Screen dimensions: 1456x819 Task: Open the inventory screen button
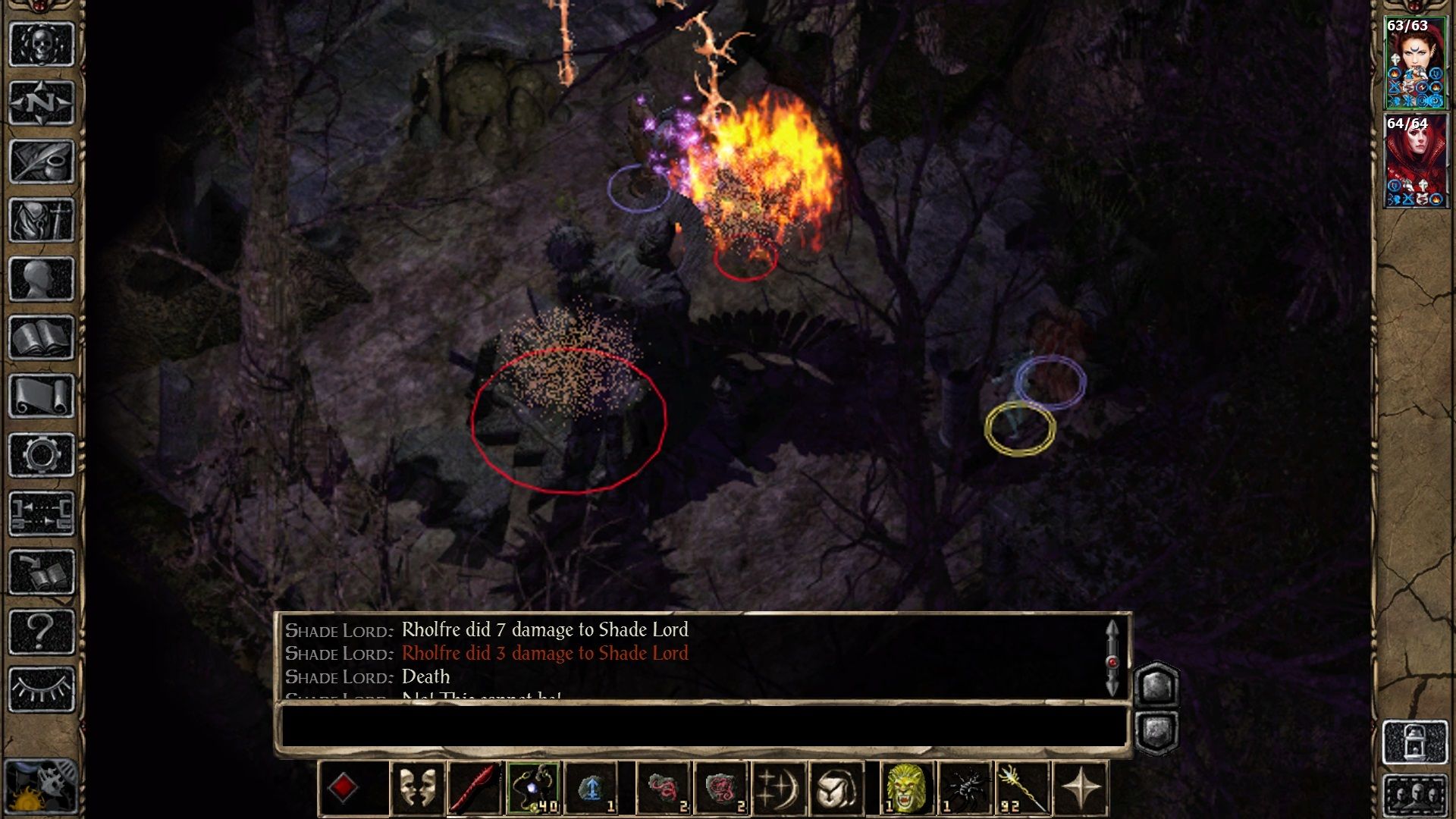(41, 220)
